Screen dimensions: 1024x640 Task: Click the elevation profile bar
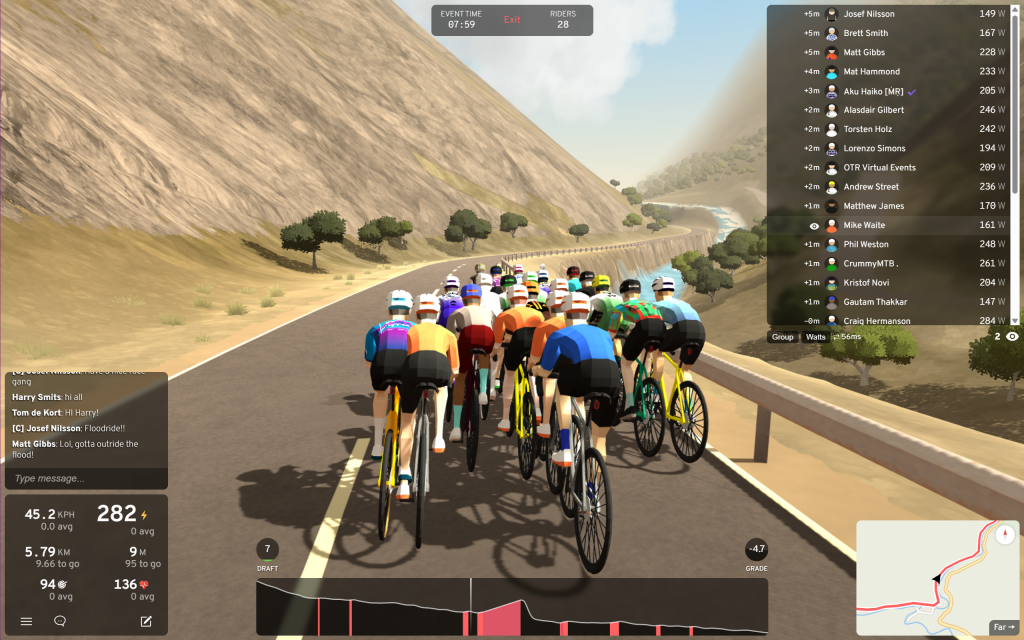point(511,607)
